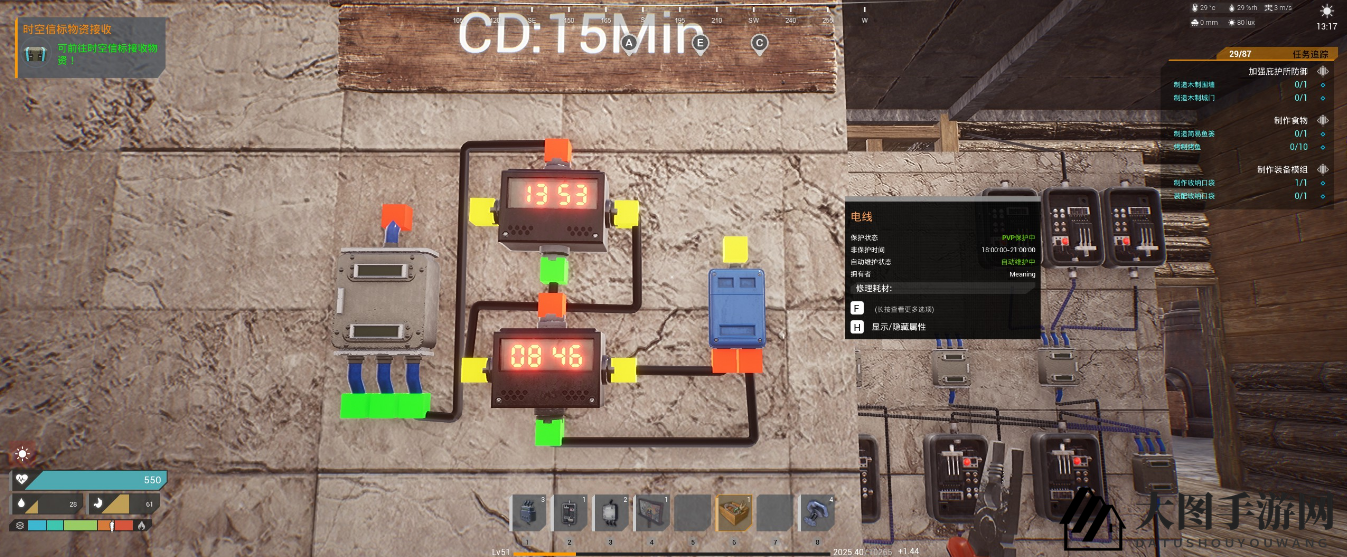The height and width of the screenshot is (557, 1347).
Task: Select the signboard item in hotbar slot 4
Action: point(651,513)
